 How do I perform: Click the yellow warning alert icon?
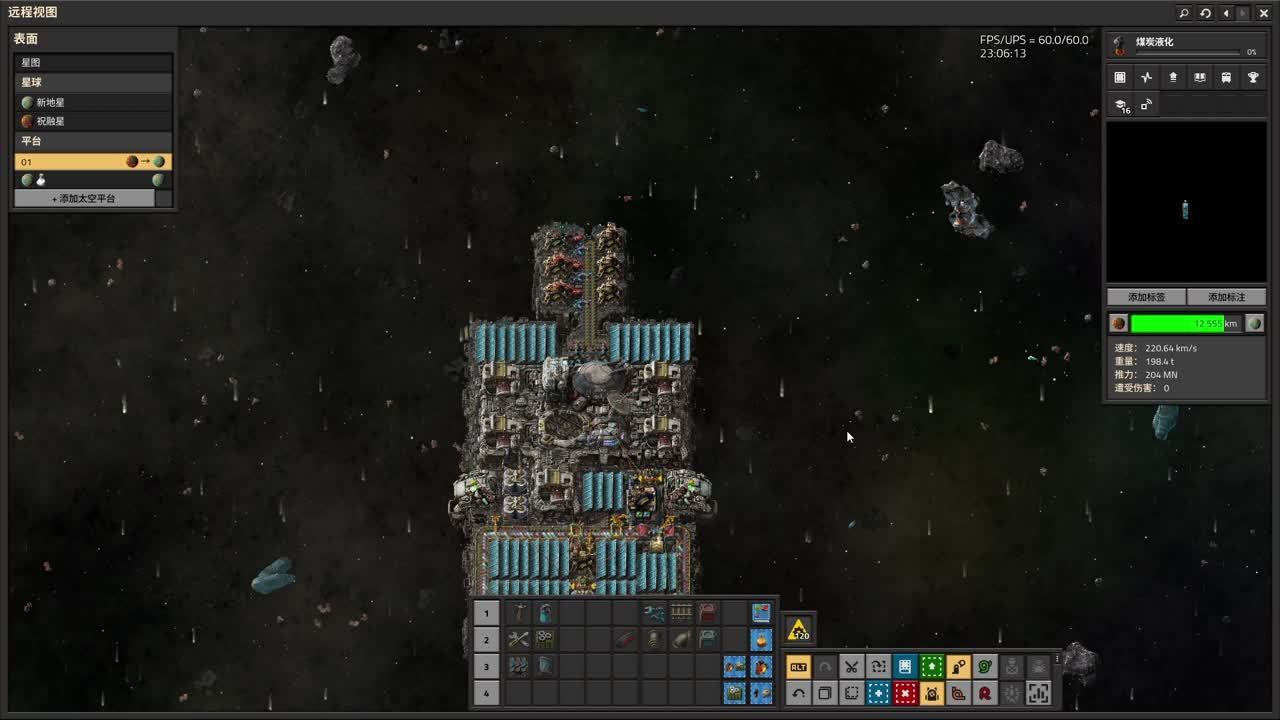coord(798,629)
